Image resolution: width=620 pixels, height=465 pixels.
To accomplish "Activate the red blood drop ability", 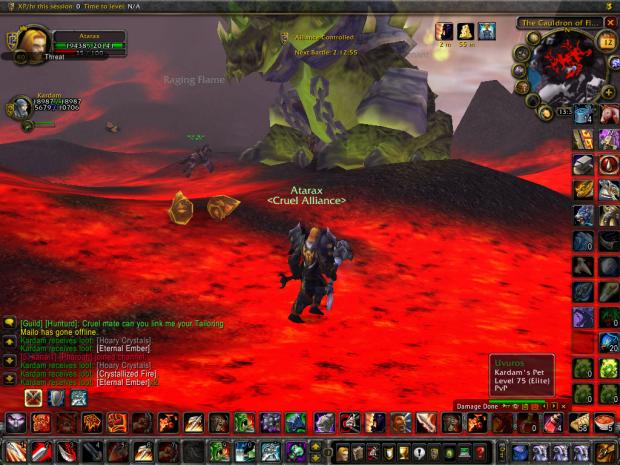I will click(x=608, y=165).
